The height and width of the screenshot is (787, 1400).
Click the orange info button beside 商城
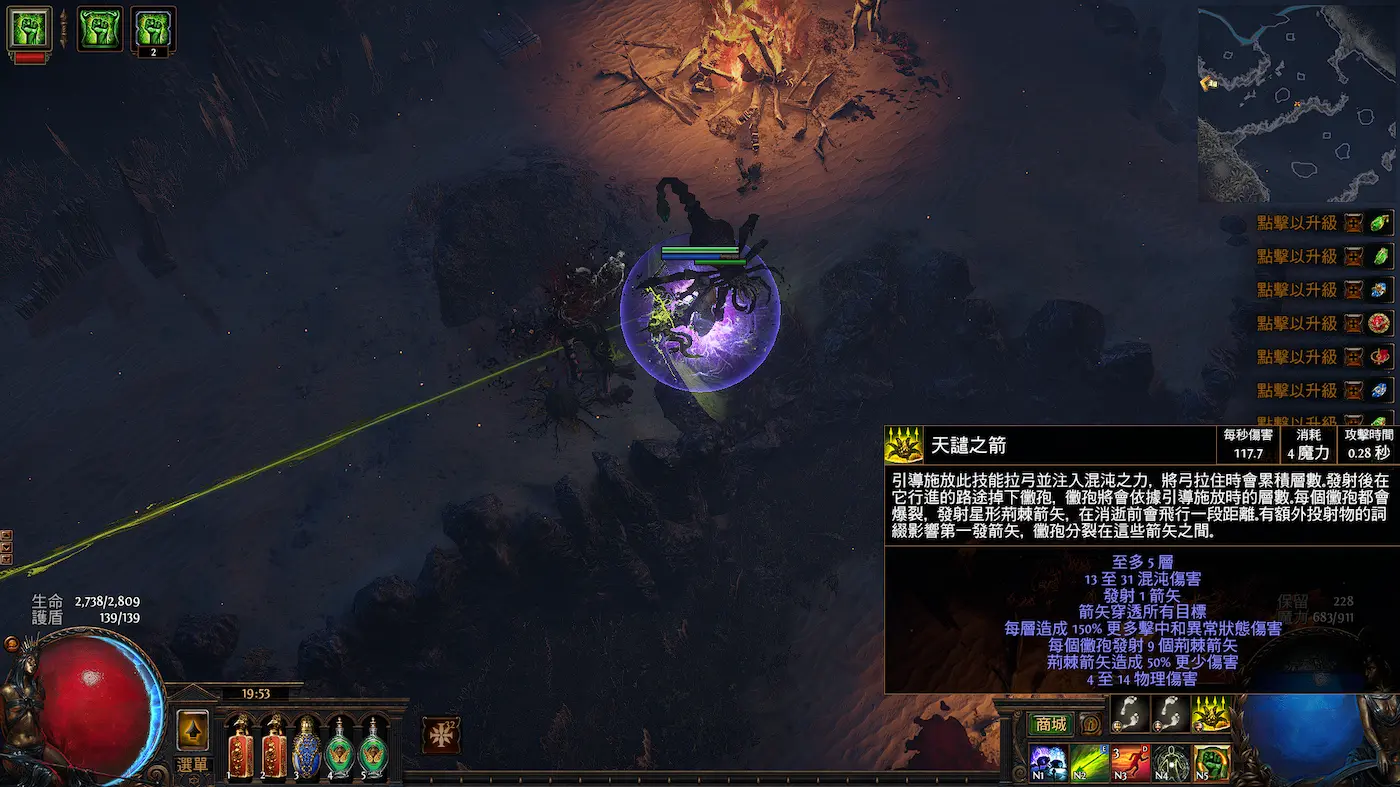pos(1090,725)
